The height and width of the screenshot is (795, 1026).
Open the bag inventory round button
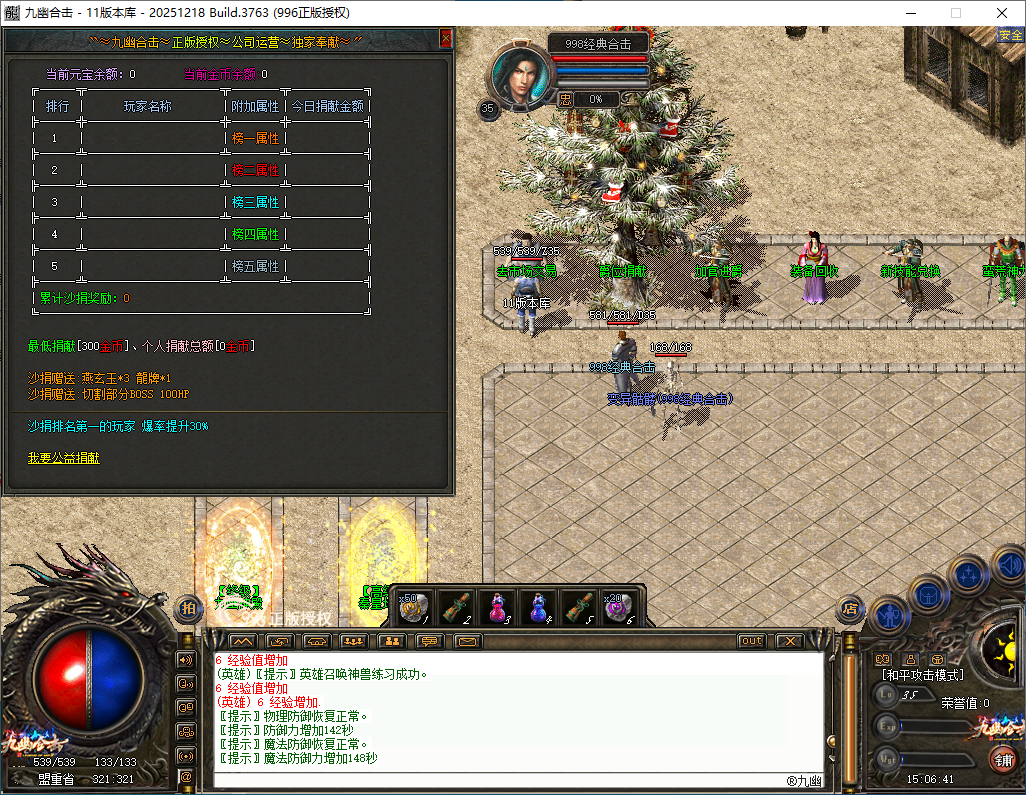point(928,594)
